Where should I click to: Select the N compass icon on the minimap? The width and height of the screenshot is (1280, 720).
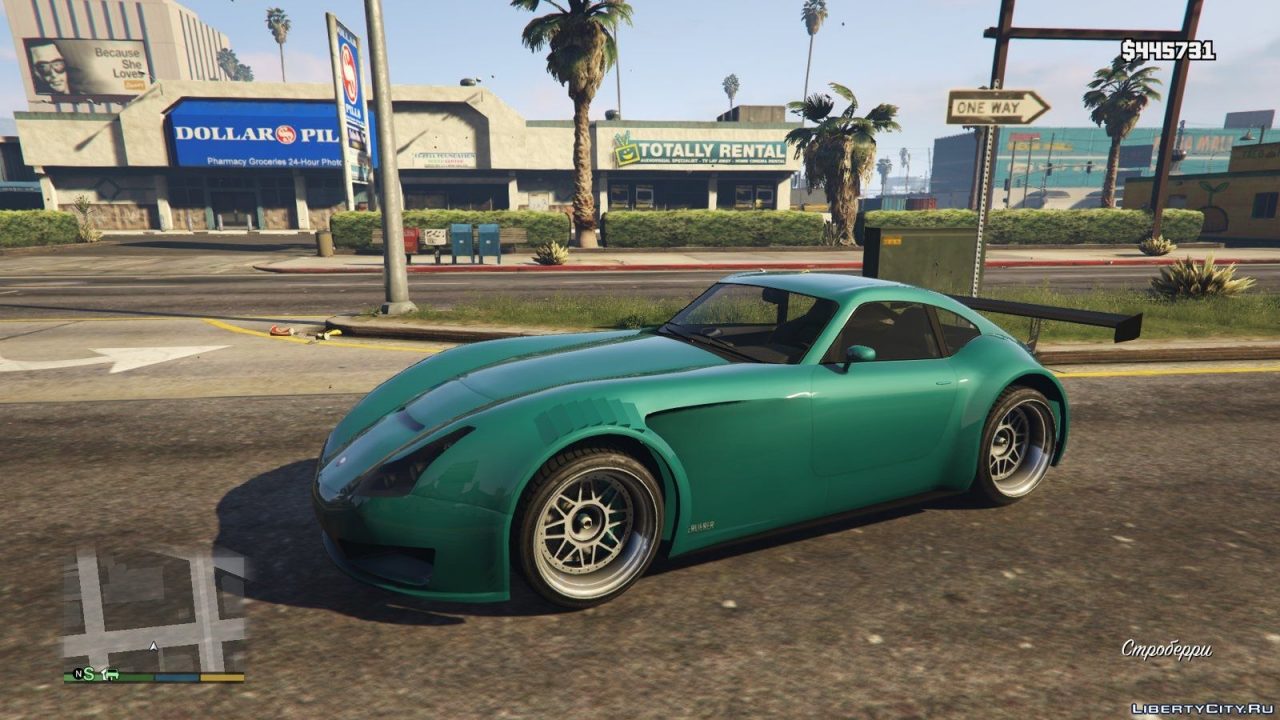[x=78, y=673]
